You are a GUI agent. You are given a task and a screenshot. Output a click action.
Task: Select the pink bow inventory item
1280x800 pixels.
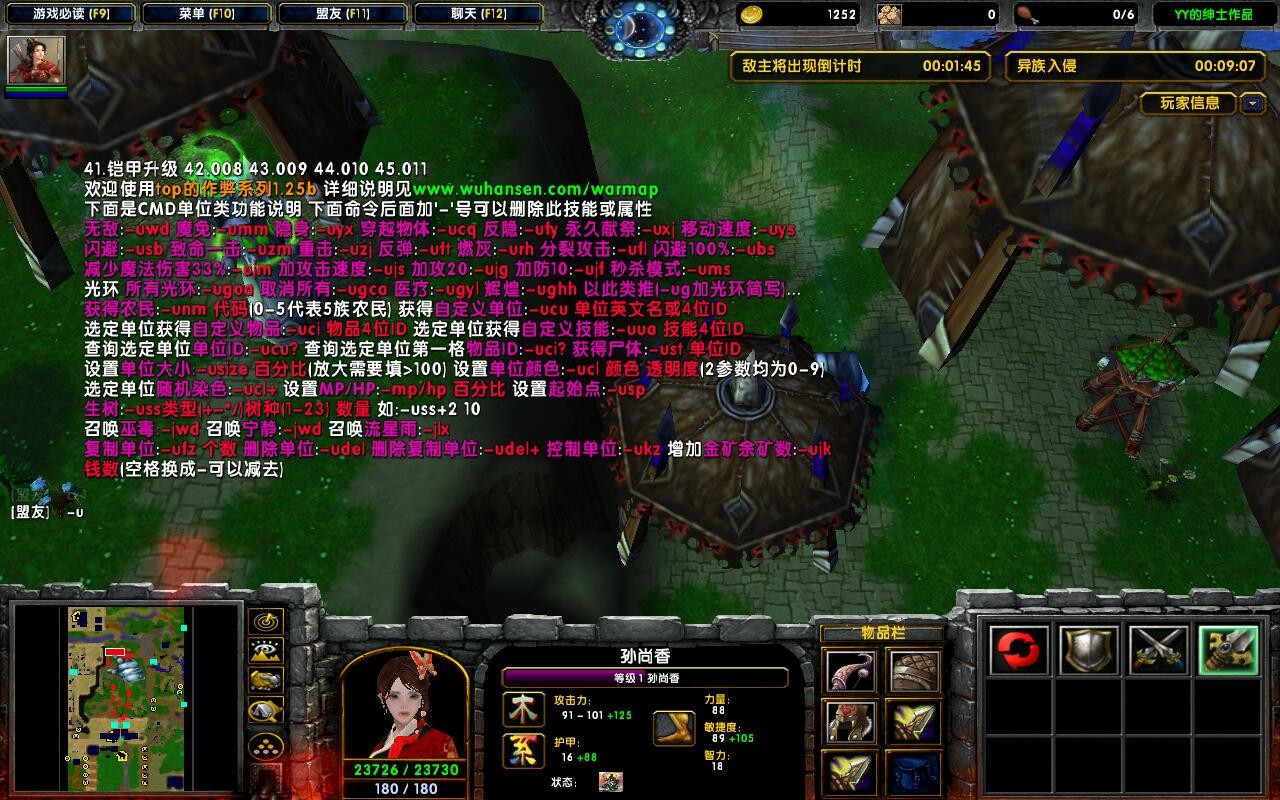(850, 671)
